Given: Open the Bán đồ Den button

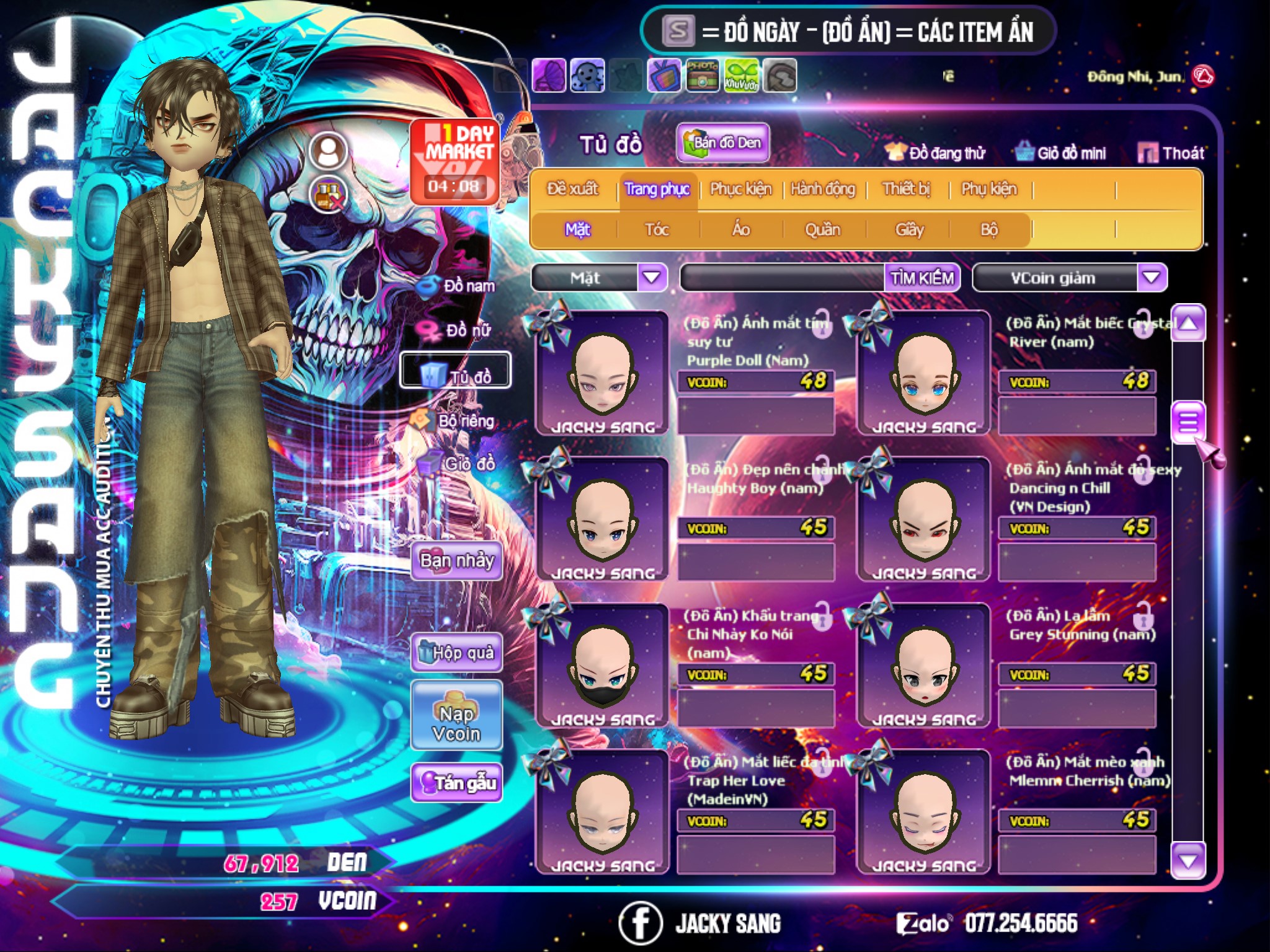Looking at the screenshot, I should (x=723, y=143).
